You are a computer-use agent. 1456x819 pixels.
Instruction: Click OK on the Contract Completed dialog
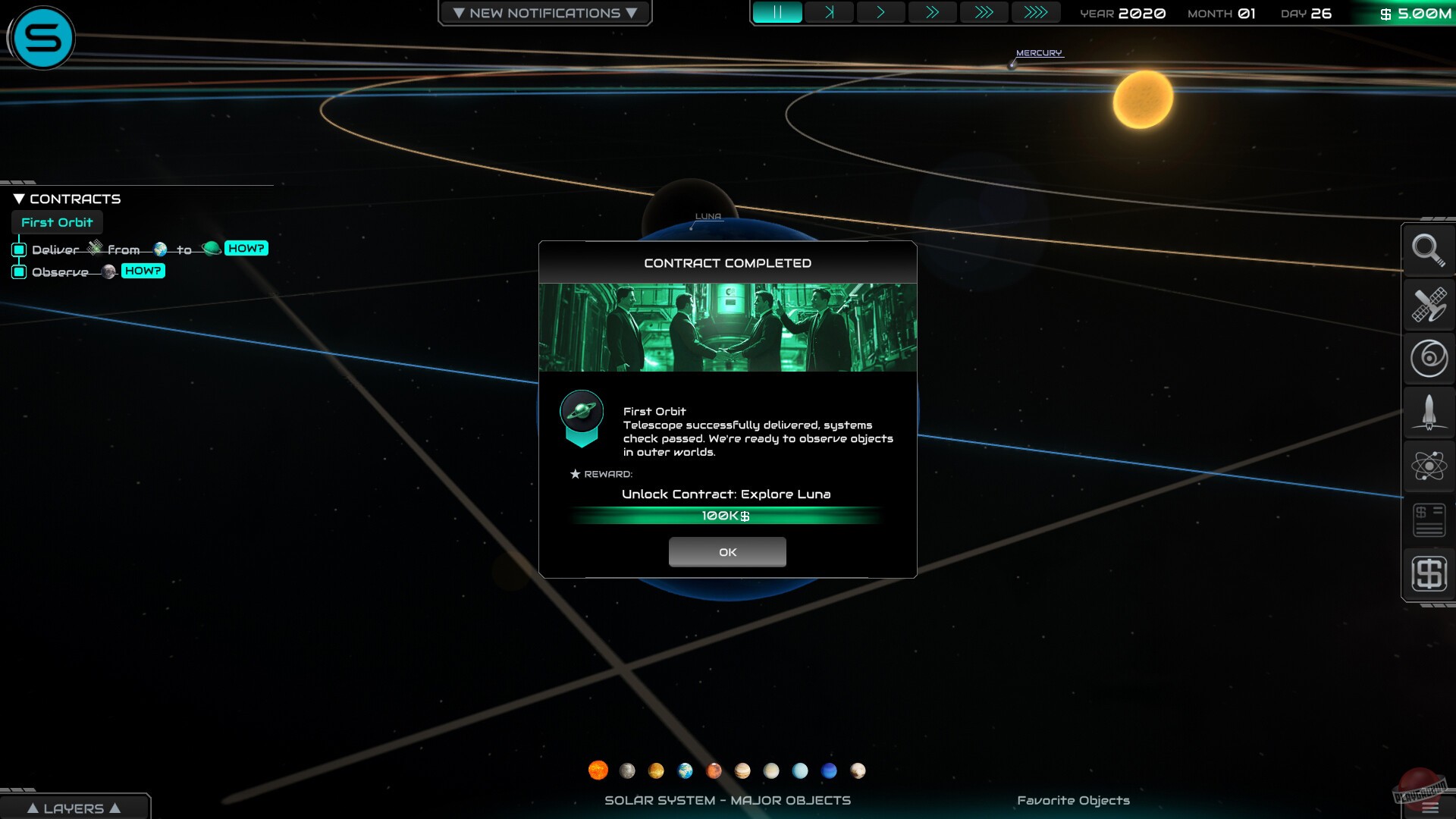pyautogui.click(x=727, y=552)
